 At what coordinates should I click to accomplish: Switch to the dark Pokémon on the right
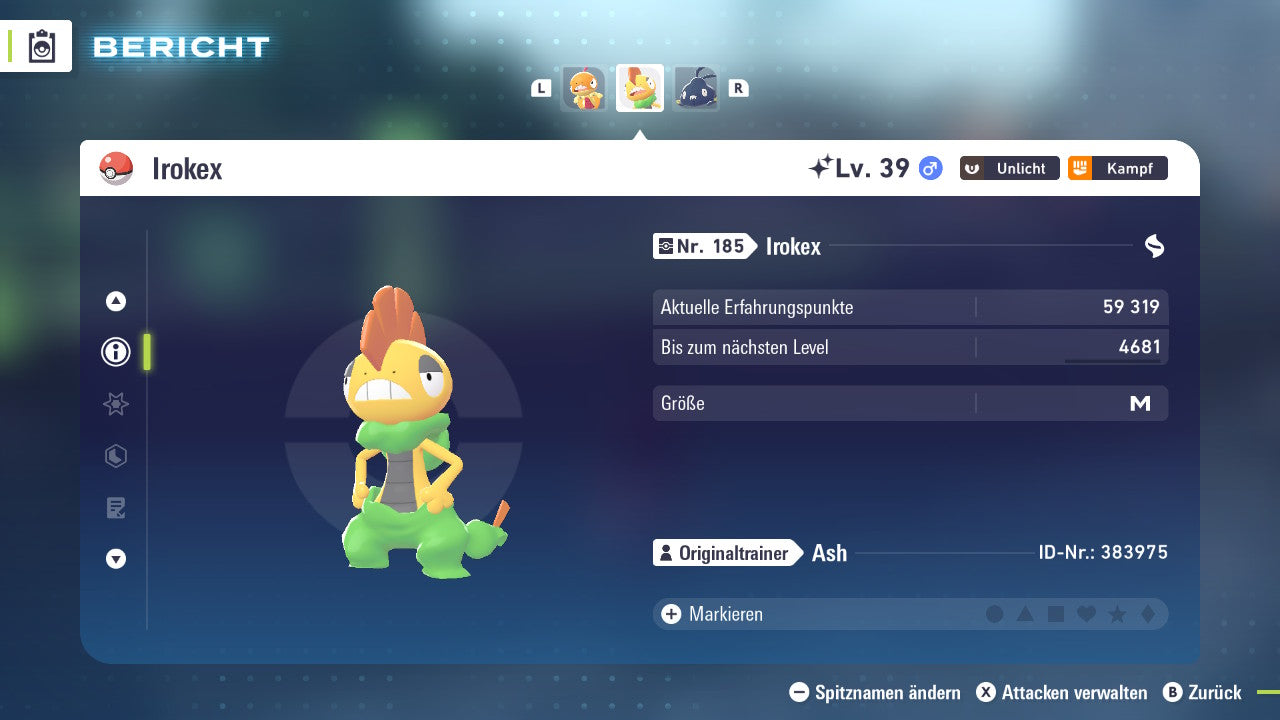[x=696, y=88]
